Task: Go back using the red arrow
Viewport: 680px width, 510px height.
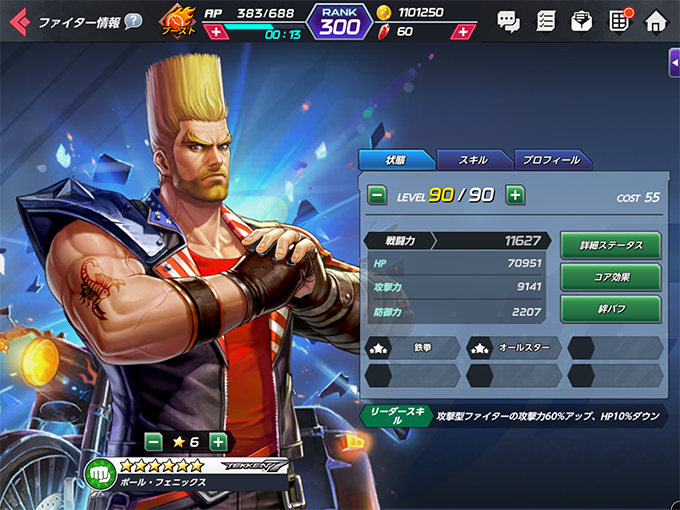Action: click(x=18, y=20)
